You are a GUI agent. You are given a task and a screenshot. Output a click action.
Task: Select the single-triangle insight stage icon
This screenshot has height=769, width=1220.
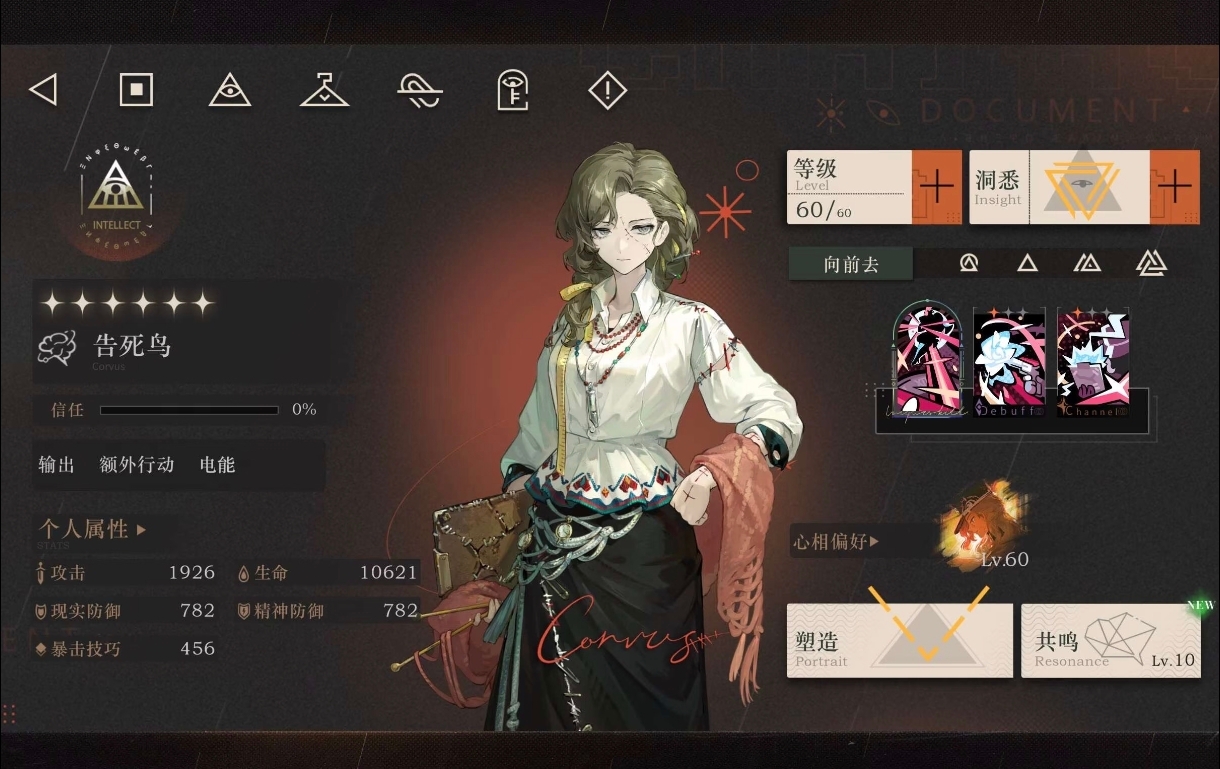[1027, 264]
